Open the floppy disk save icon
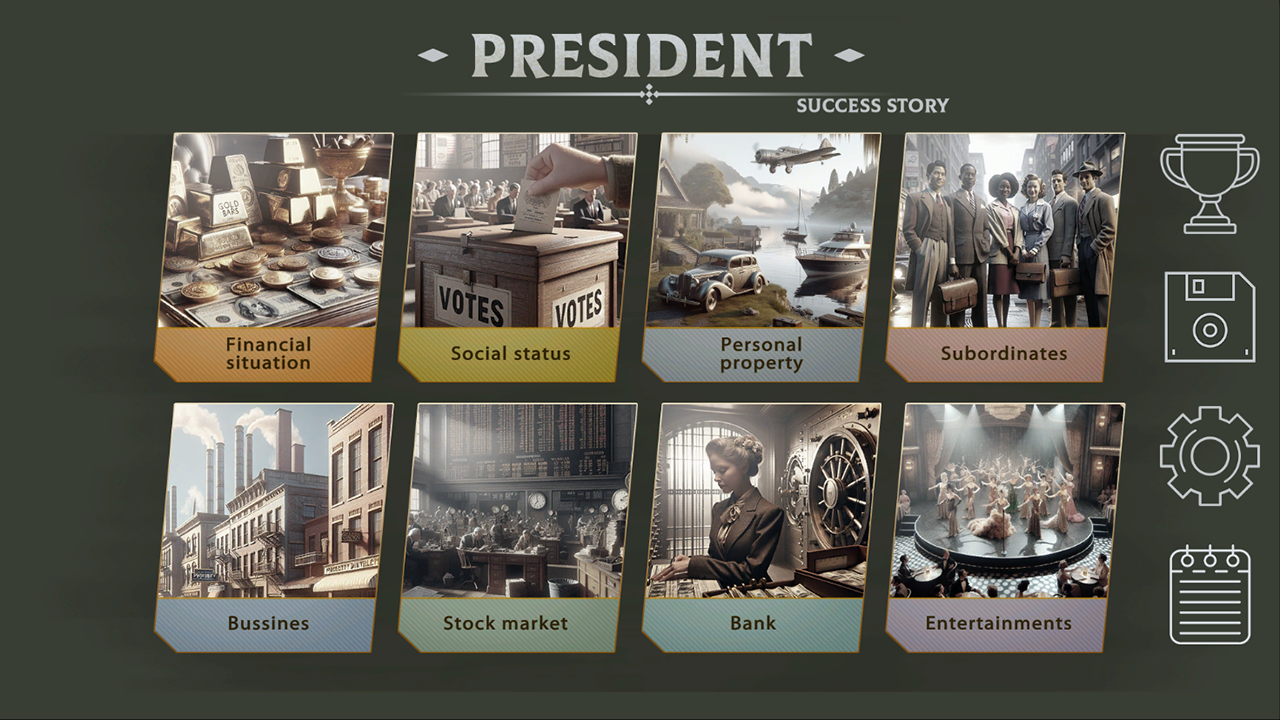1280x720 pixels. pyautogui.click(x=1209, y=316)
